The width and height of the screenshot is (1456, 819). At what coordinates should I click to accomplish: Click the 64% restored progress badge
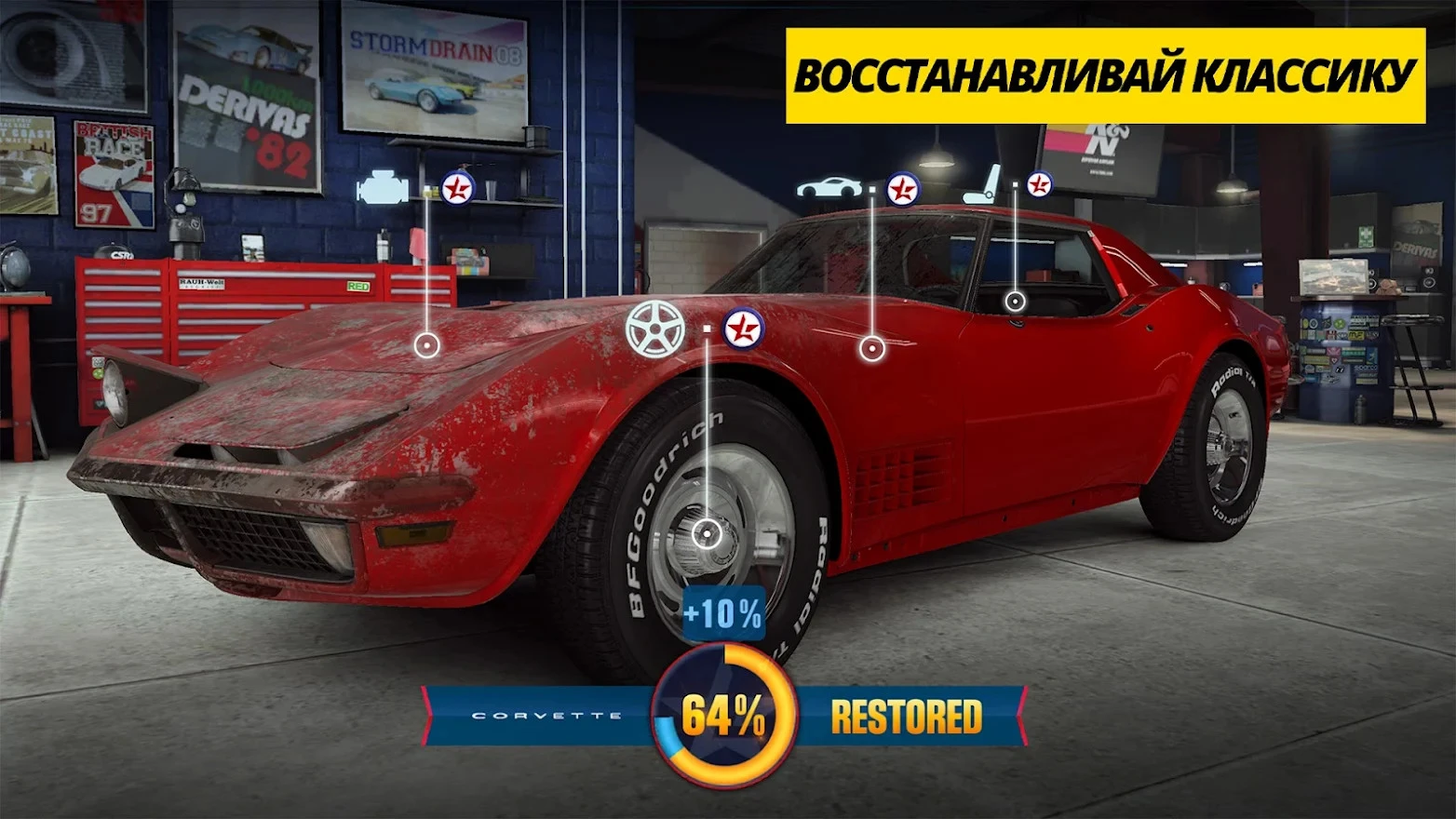point(723,716)
